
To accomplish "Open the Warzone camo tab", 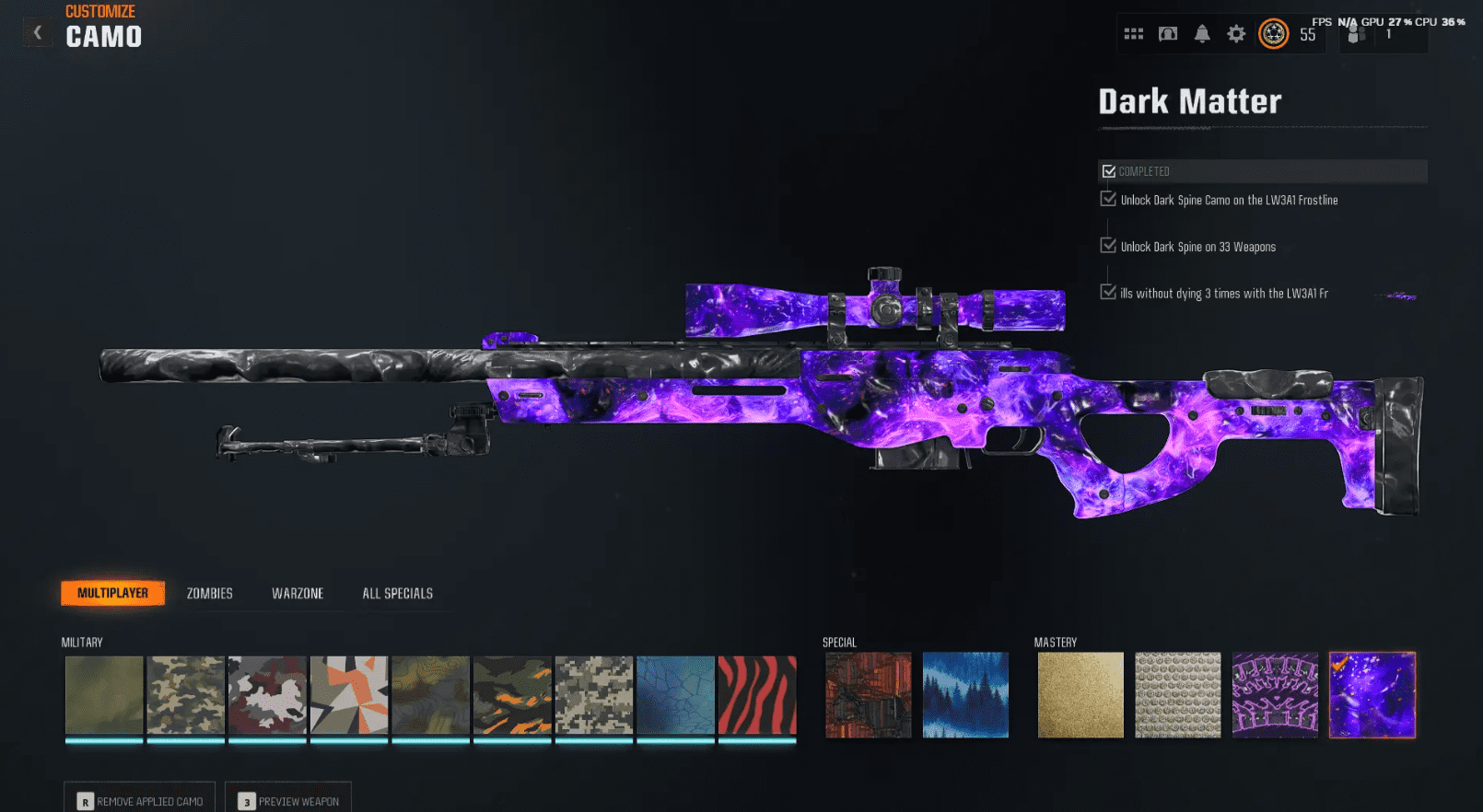I will 297,593.
